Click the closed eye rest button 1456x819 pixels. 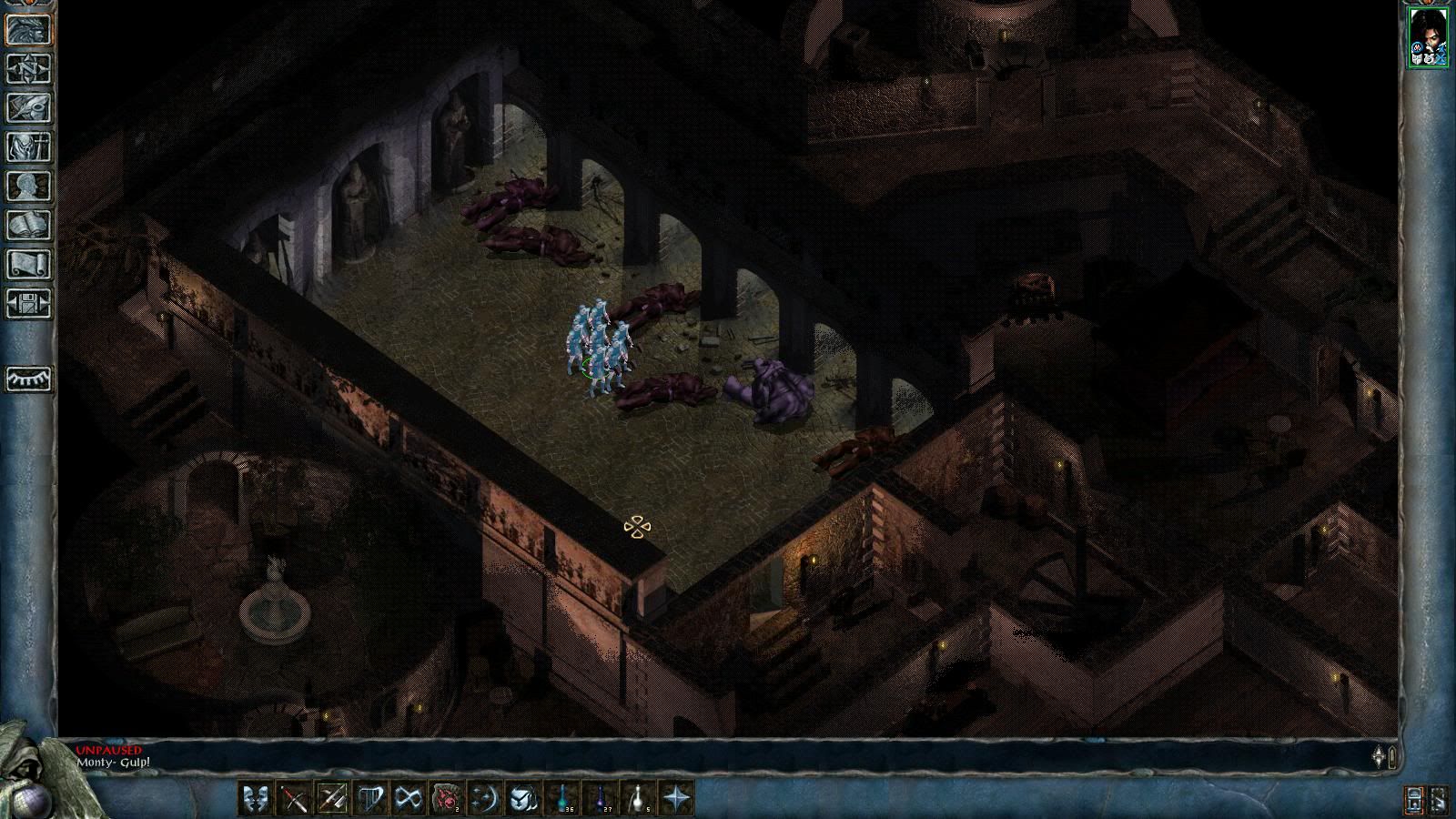[x=29, y=379]
